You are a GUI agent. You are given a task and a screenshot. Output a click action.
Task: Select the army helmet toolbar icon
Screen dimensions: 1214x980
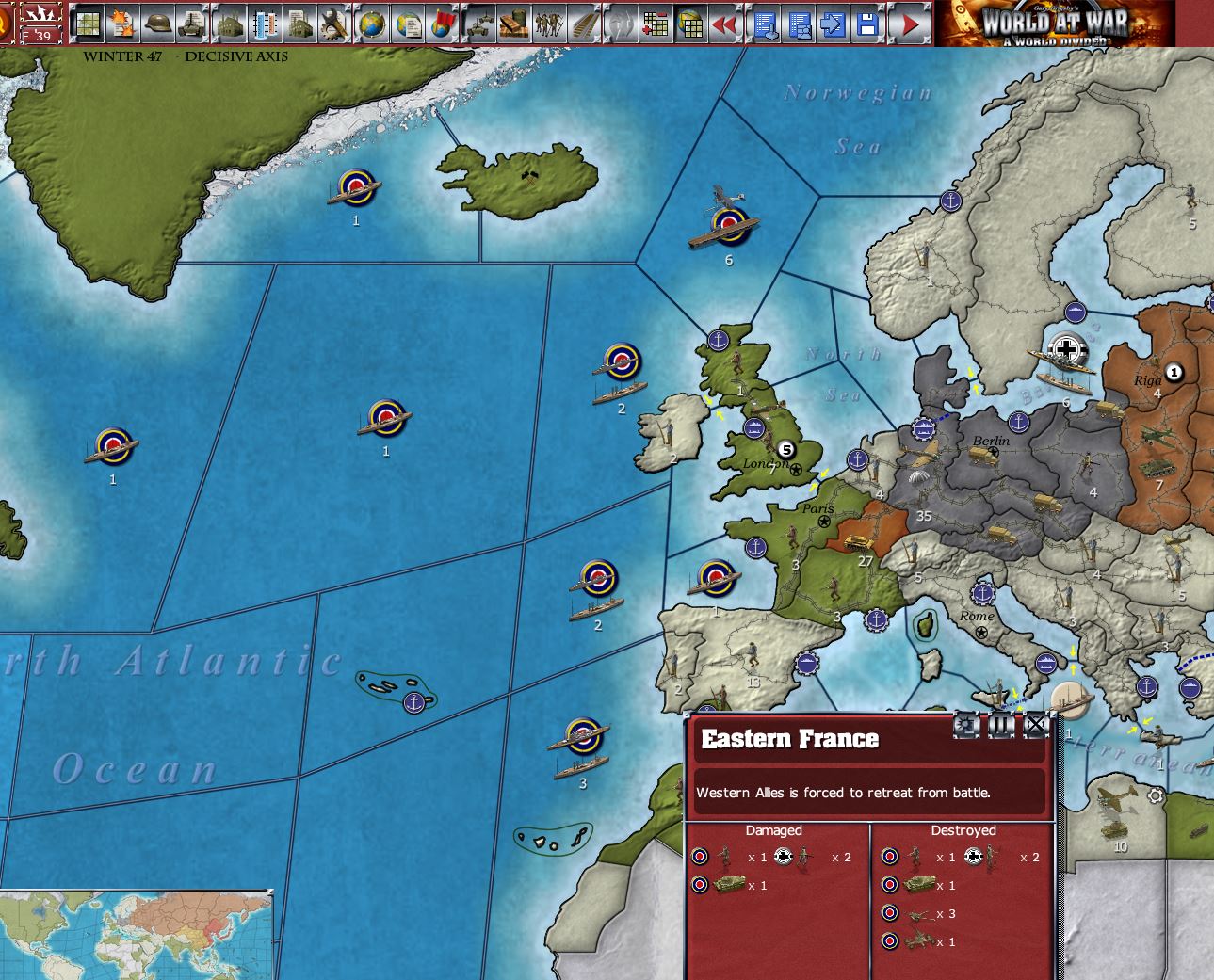157,24
